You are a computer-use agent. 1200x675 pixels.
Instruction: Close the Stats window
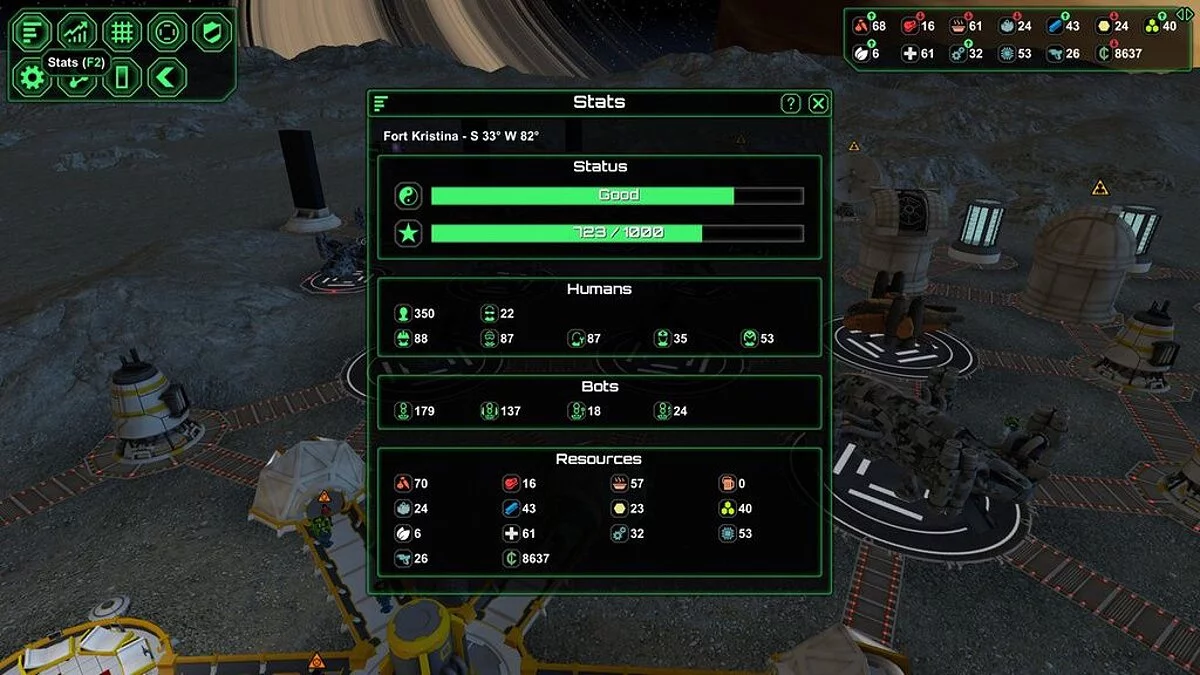(818, 103)
